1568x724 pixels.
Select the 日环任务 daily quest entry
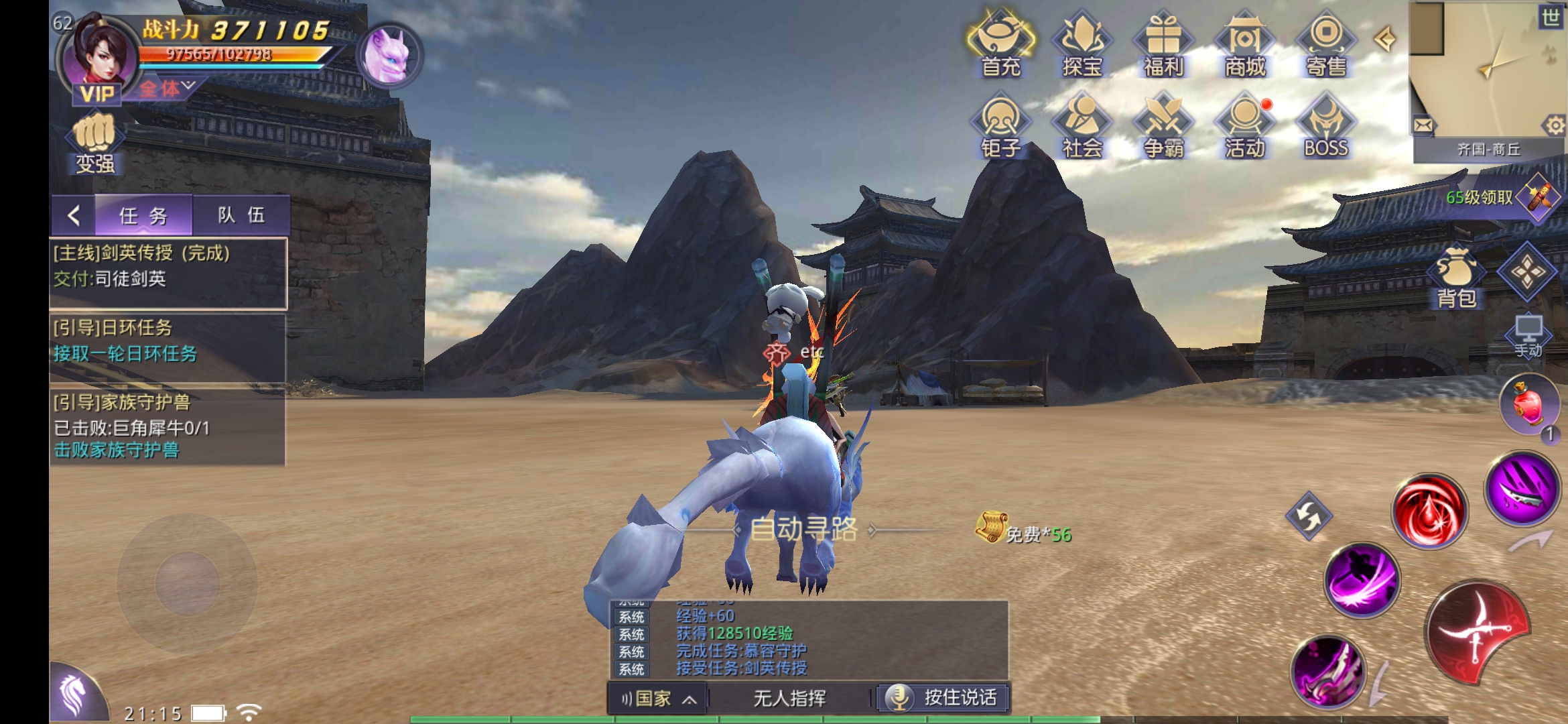[x=168, y=341]
